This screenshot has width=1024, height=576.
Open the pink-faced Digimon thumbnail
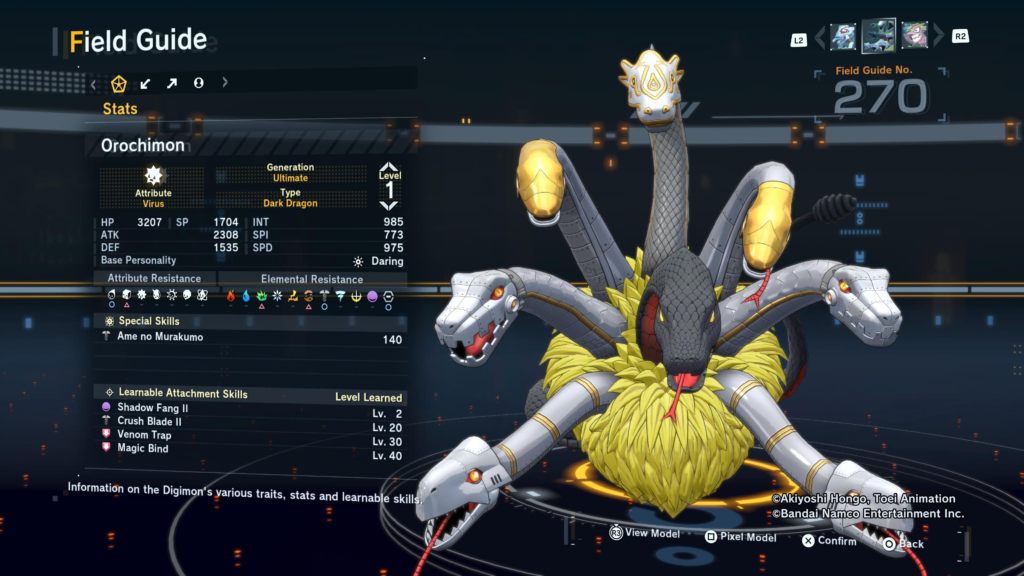(x=914, y=36)
